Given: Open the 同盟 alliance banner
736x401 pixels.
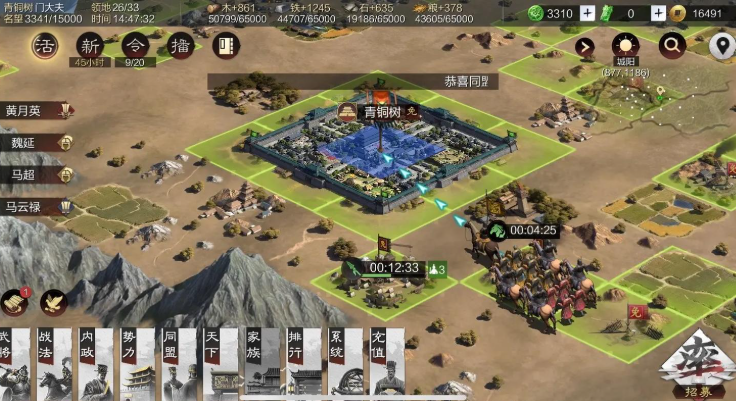Looking at the screenshot, I should (176, 363).
